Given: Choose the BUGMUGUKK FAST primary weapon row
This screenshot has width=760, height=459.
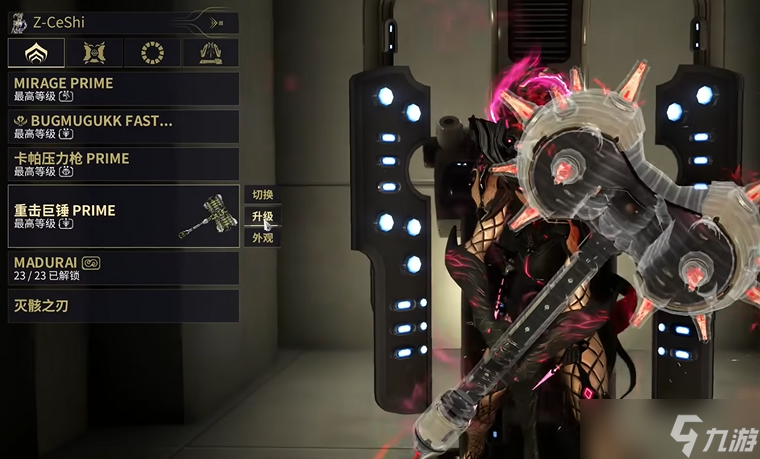Looking at the screenshot, I should click(123, 126).
